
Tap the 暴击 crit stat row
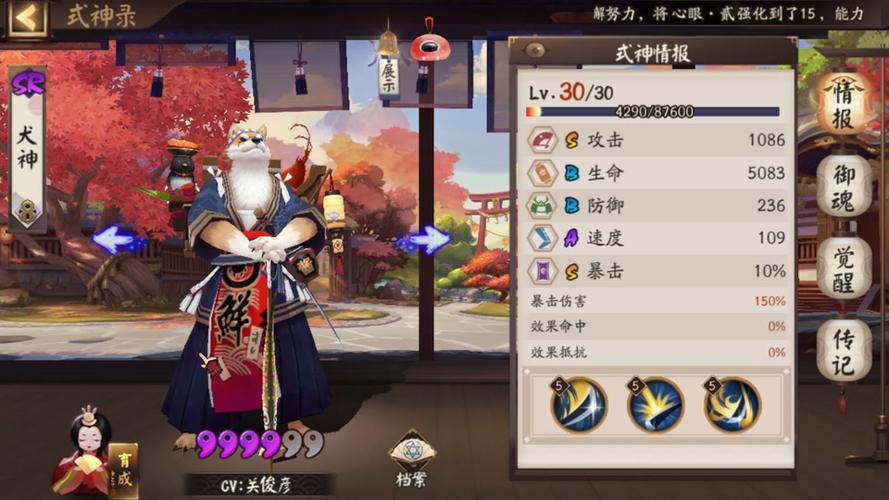click(656, 269)
